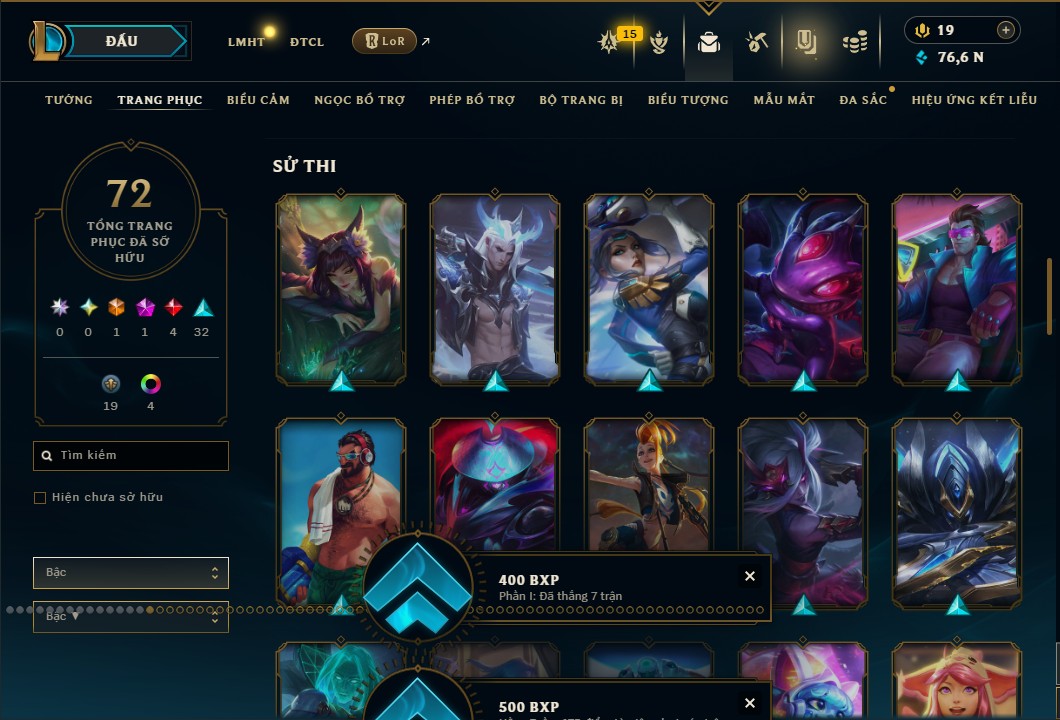Screen dimensions: 1060x720
Task: Dismiss the 500 BXP notification
Action: [750, 703]
